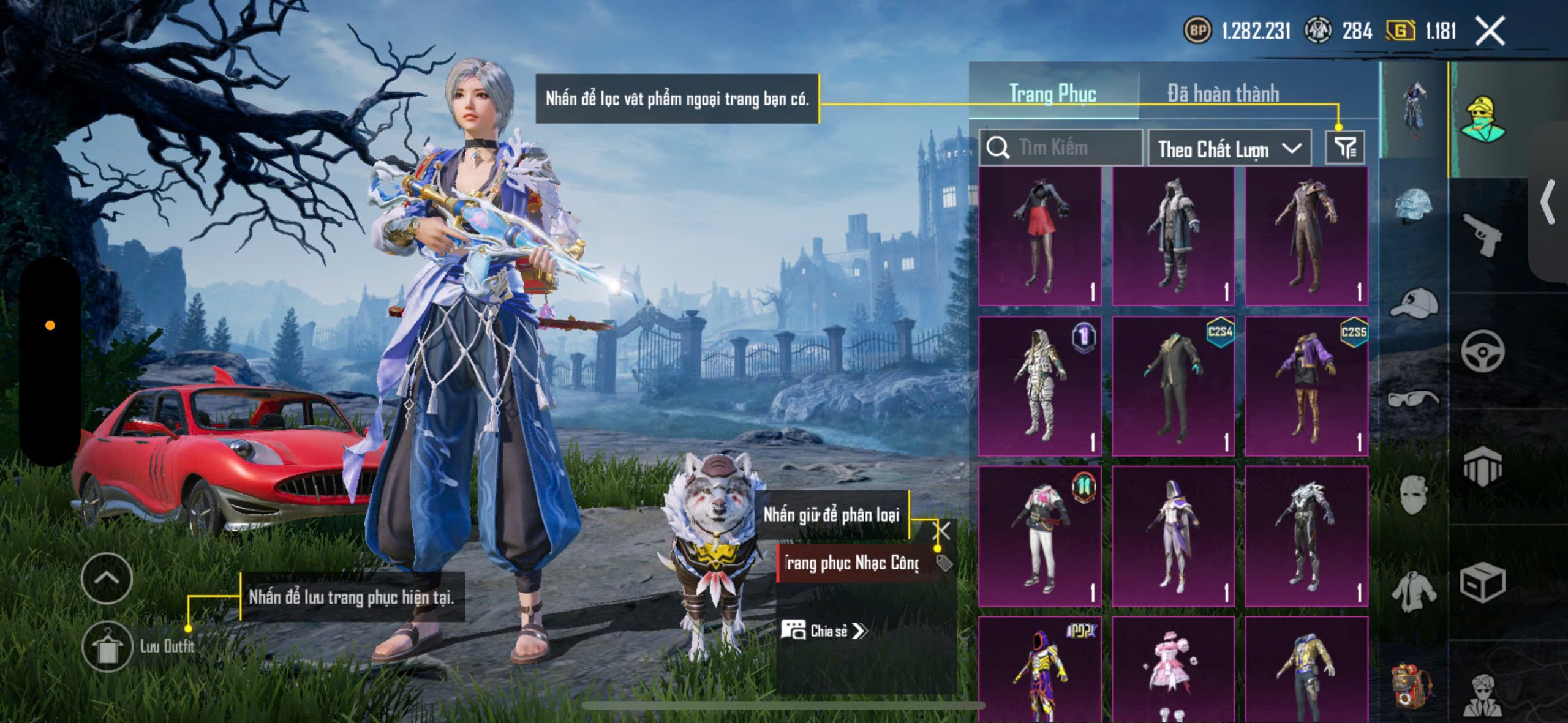Close the inventory screen with the X
The image size is (1568, 723).
coord(1490,31)
